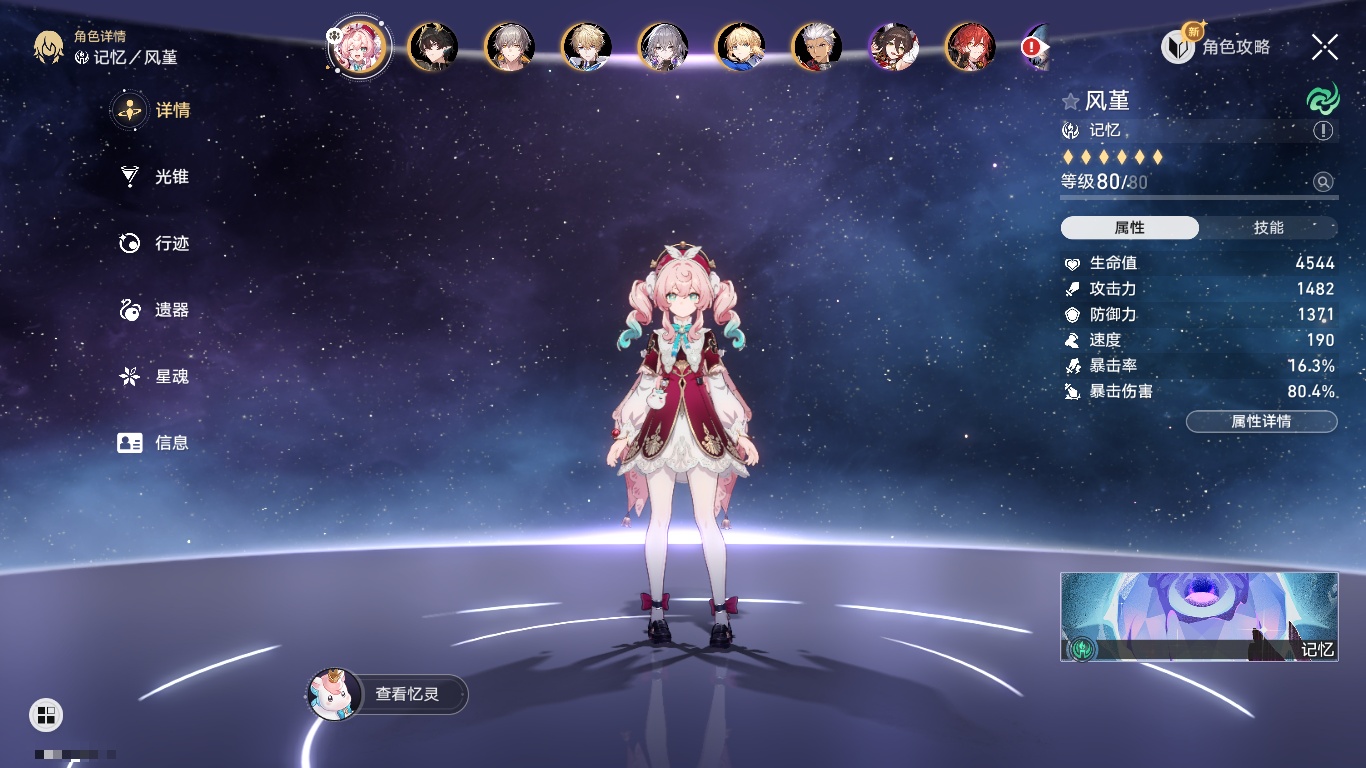Click the green wind element icon
Image resolution: width=1366 pixels, height=768 pixels.
tap(1322, 99)
